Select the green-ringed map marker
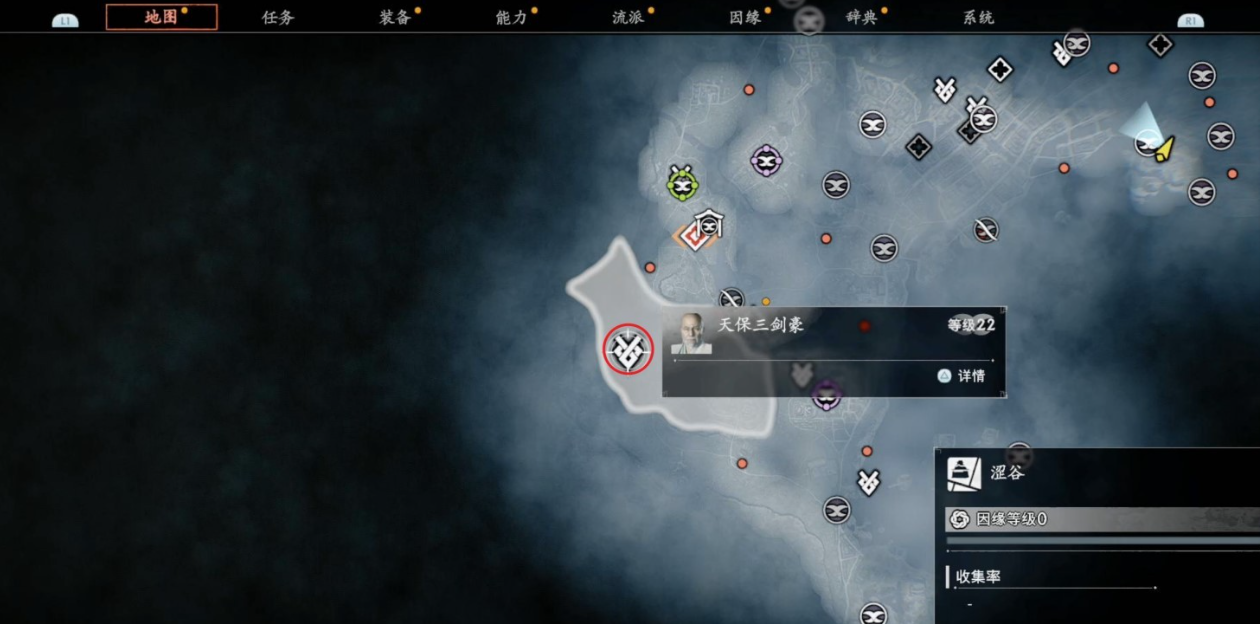This screenshot has height=624, width=1260. (682, 183)
